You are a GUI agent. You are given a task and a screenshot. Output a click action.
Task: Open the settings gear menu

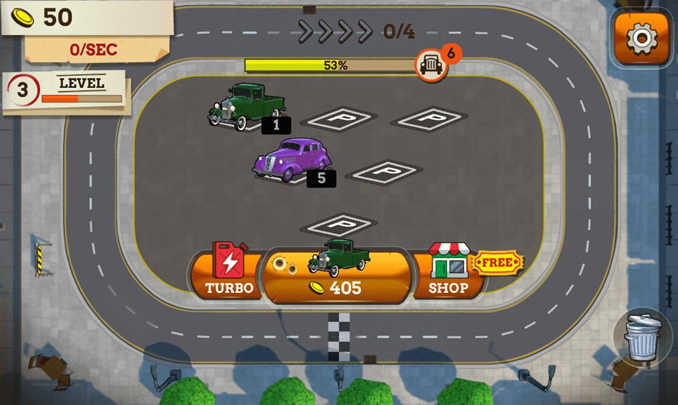click(x=640, y=39)
